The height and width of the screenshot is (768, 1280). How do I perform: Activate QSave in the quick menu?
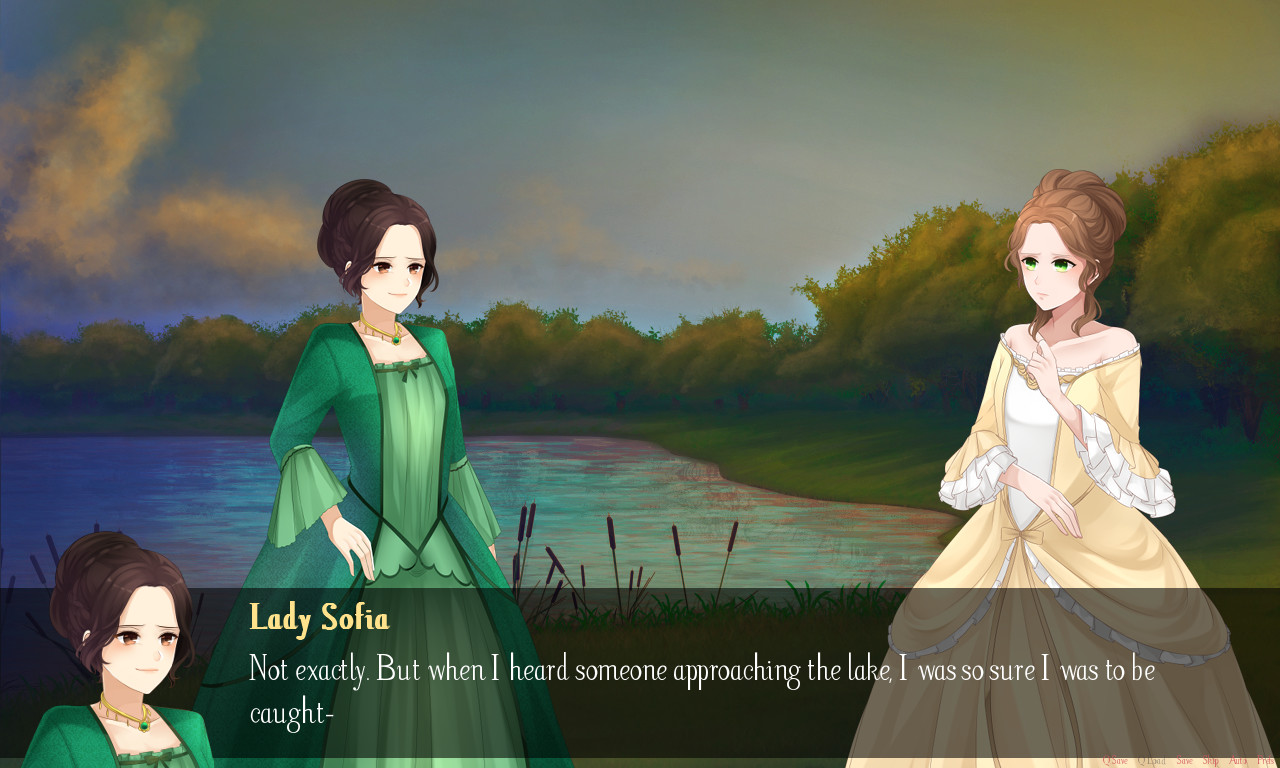pyautogui.click(x=1115, y=760)
